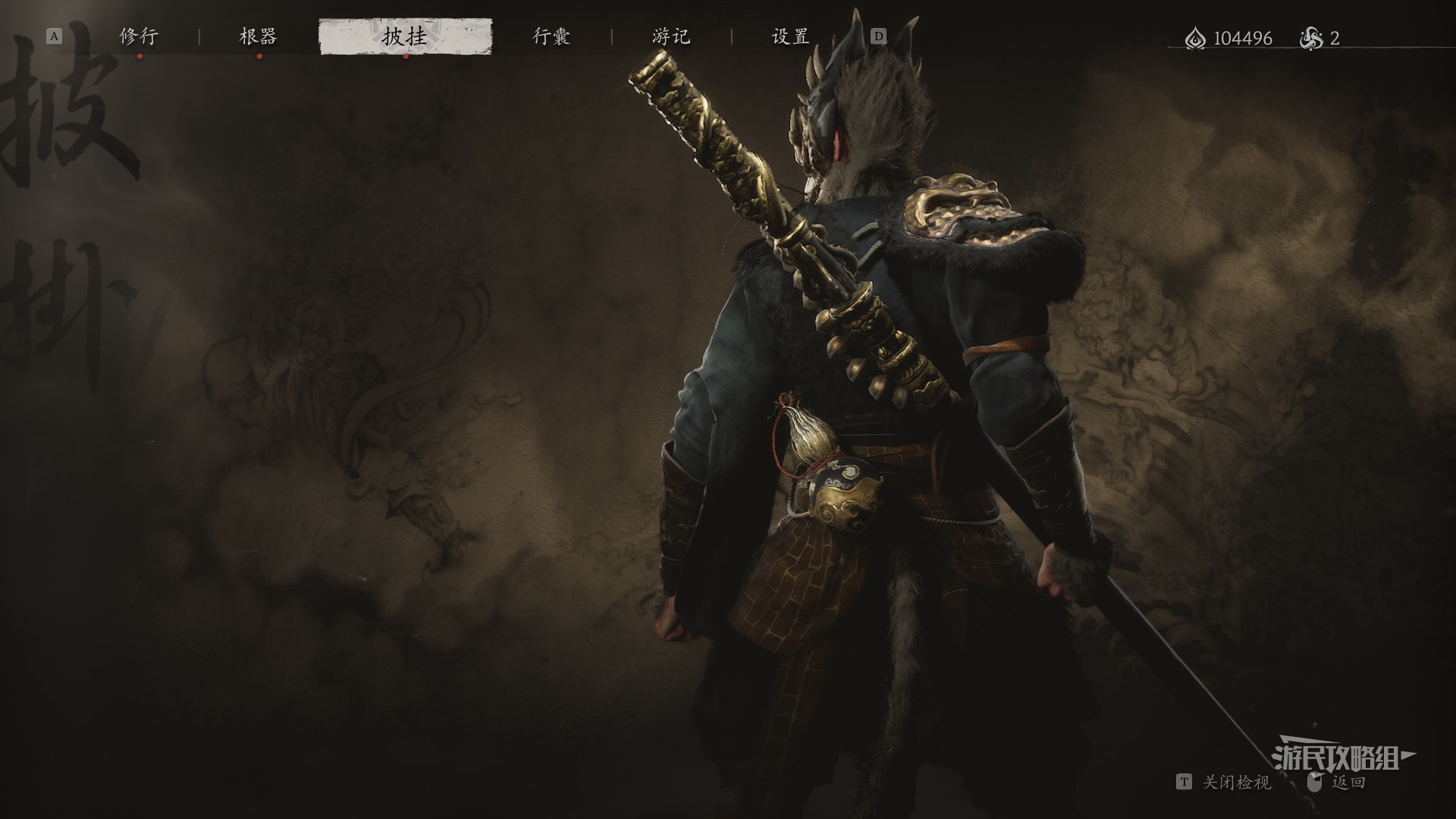This screenshot has width=1456, height=819.
Task: Choose 返回 to go back
Action: coord(1348,782)
